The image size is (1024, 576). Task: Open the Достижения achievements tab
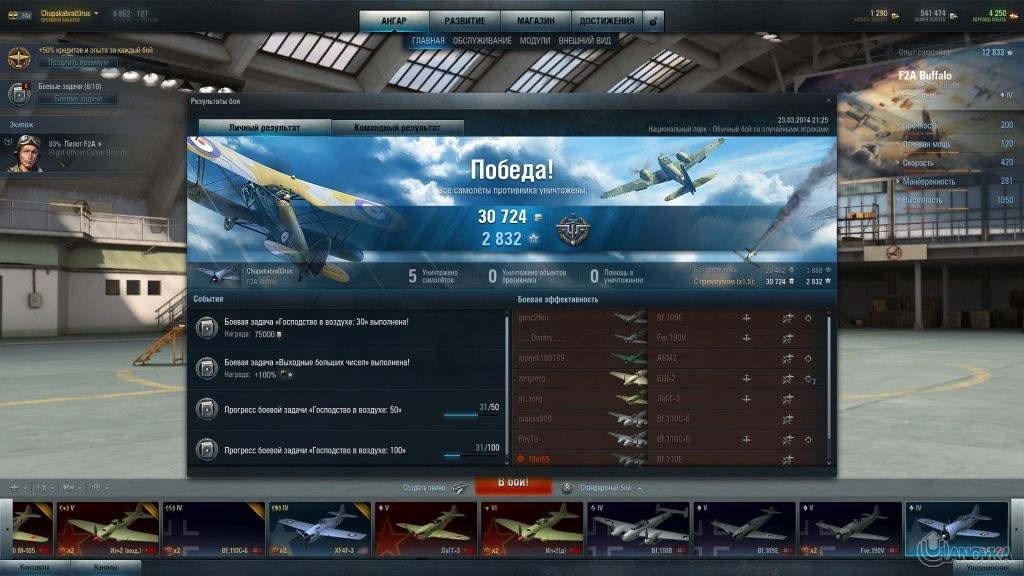point(606,20)
